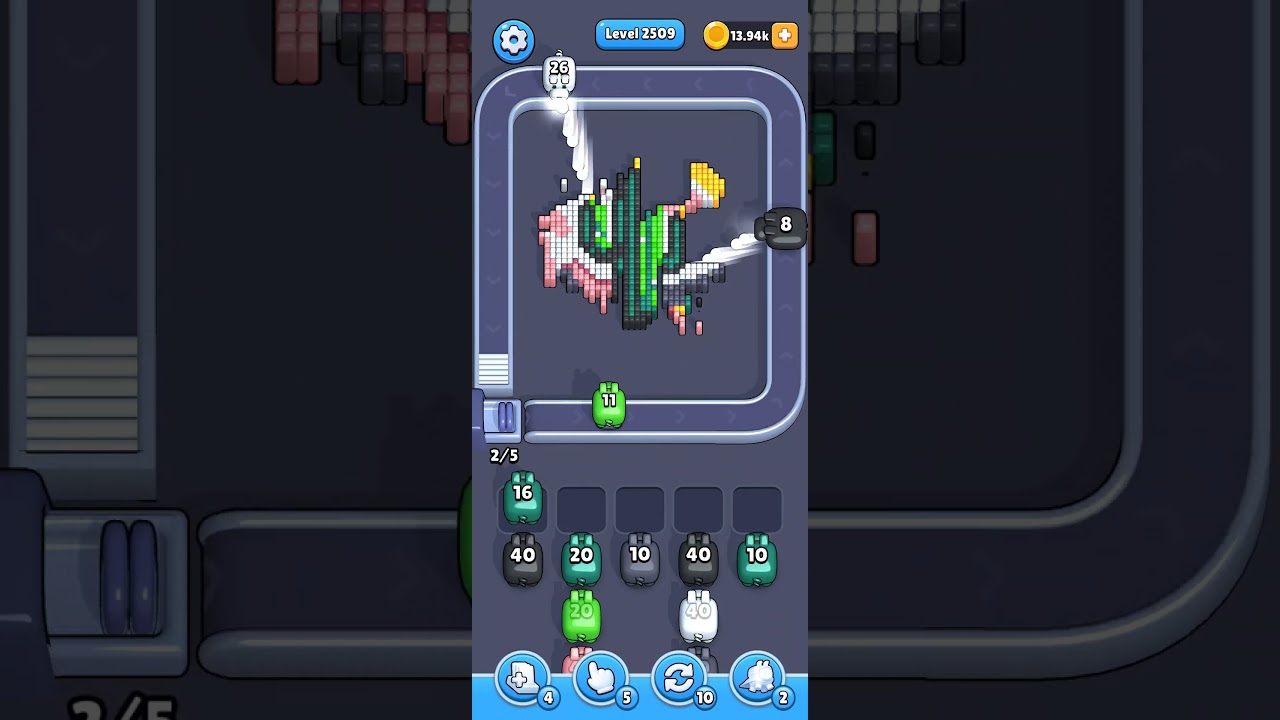
Task: Trigger the rocket power-up with 2 charges
Action: [758, 678]
